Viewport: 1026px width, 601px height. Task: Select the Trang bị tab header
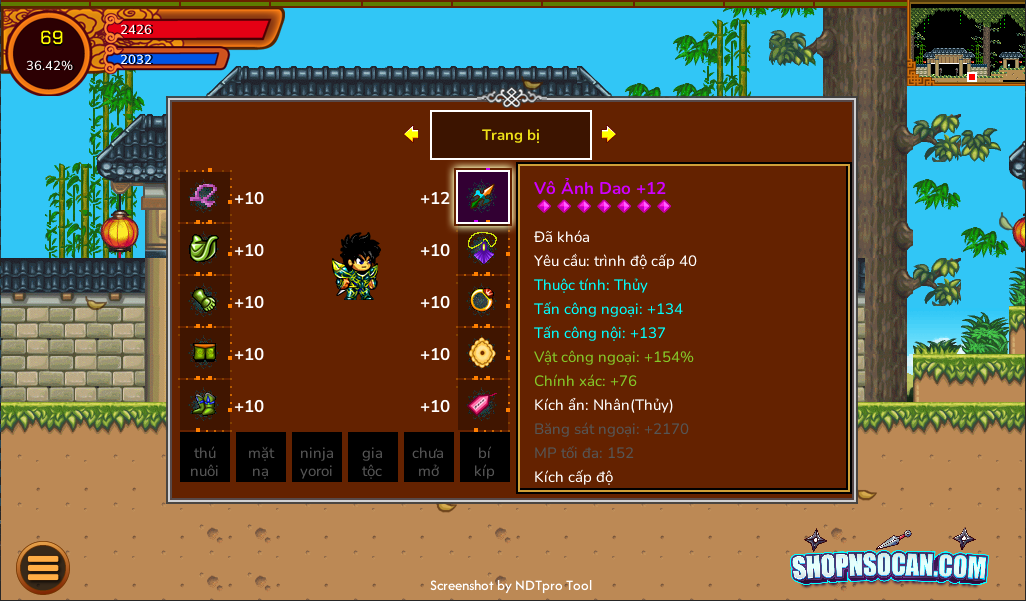(510, 135)
